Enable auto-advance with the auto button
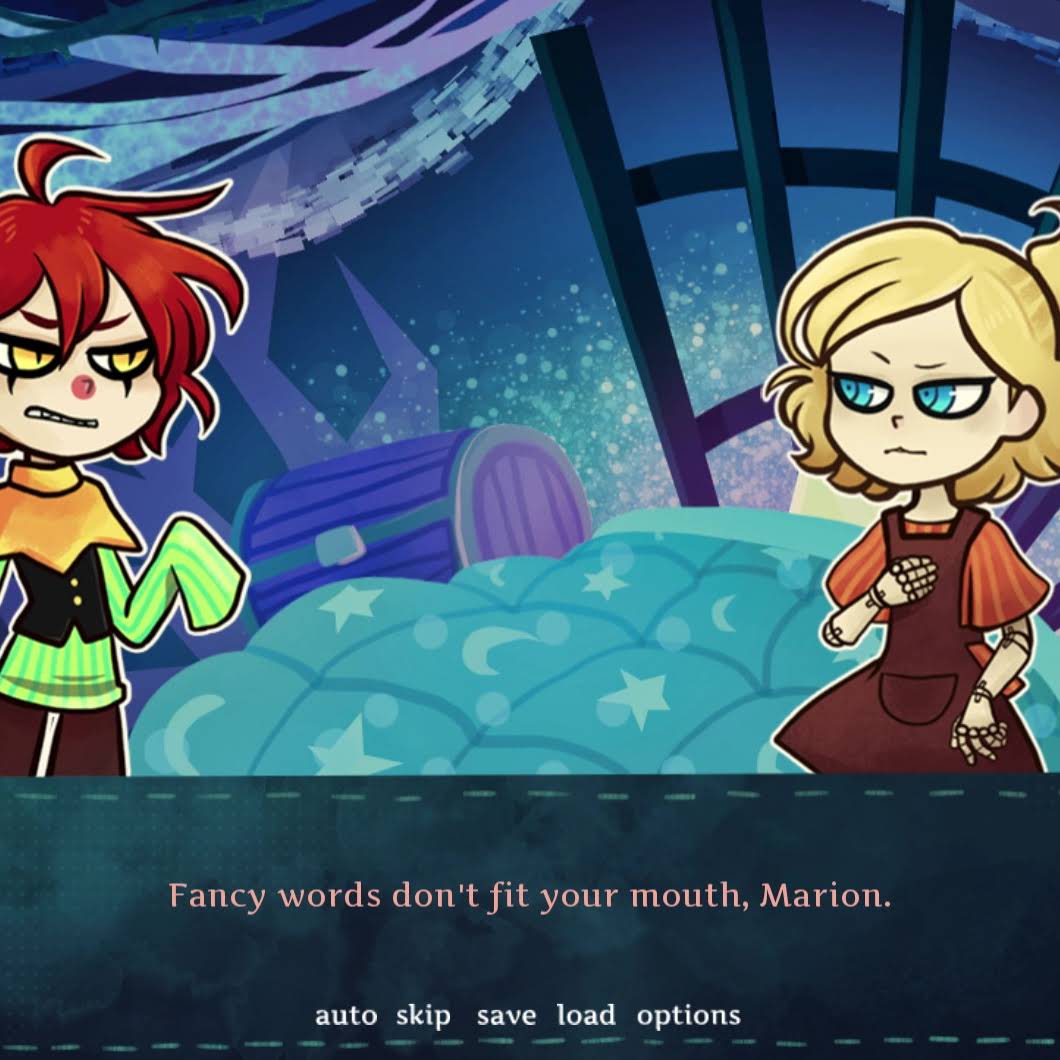 click(346, 1016)
